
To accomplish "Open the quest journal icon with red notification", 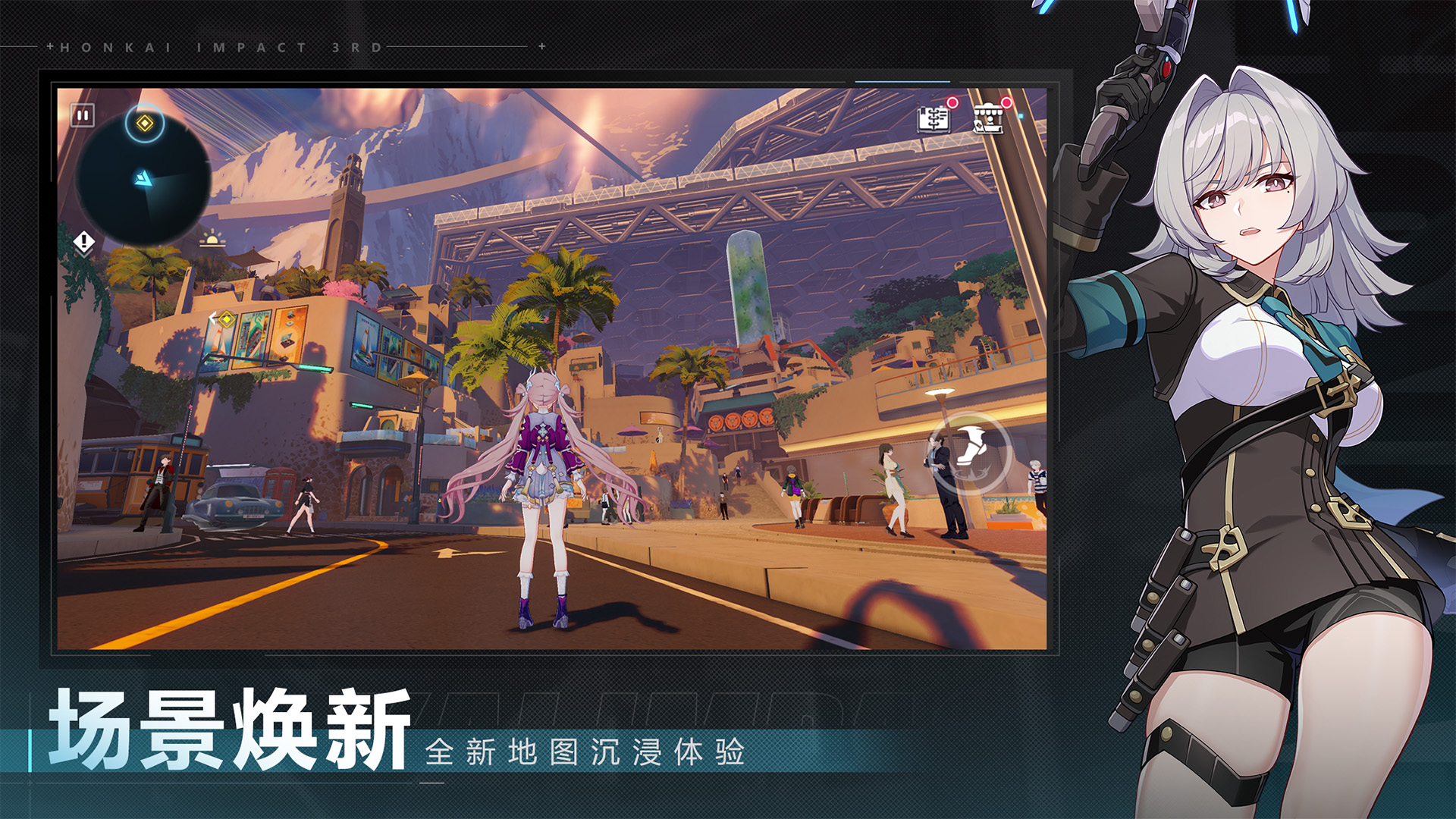I will click(x=934, y=120).
